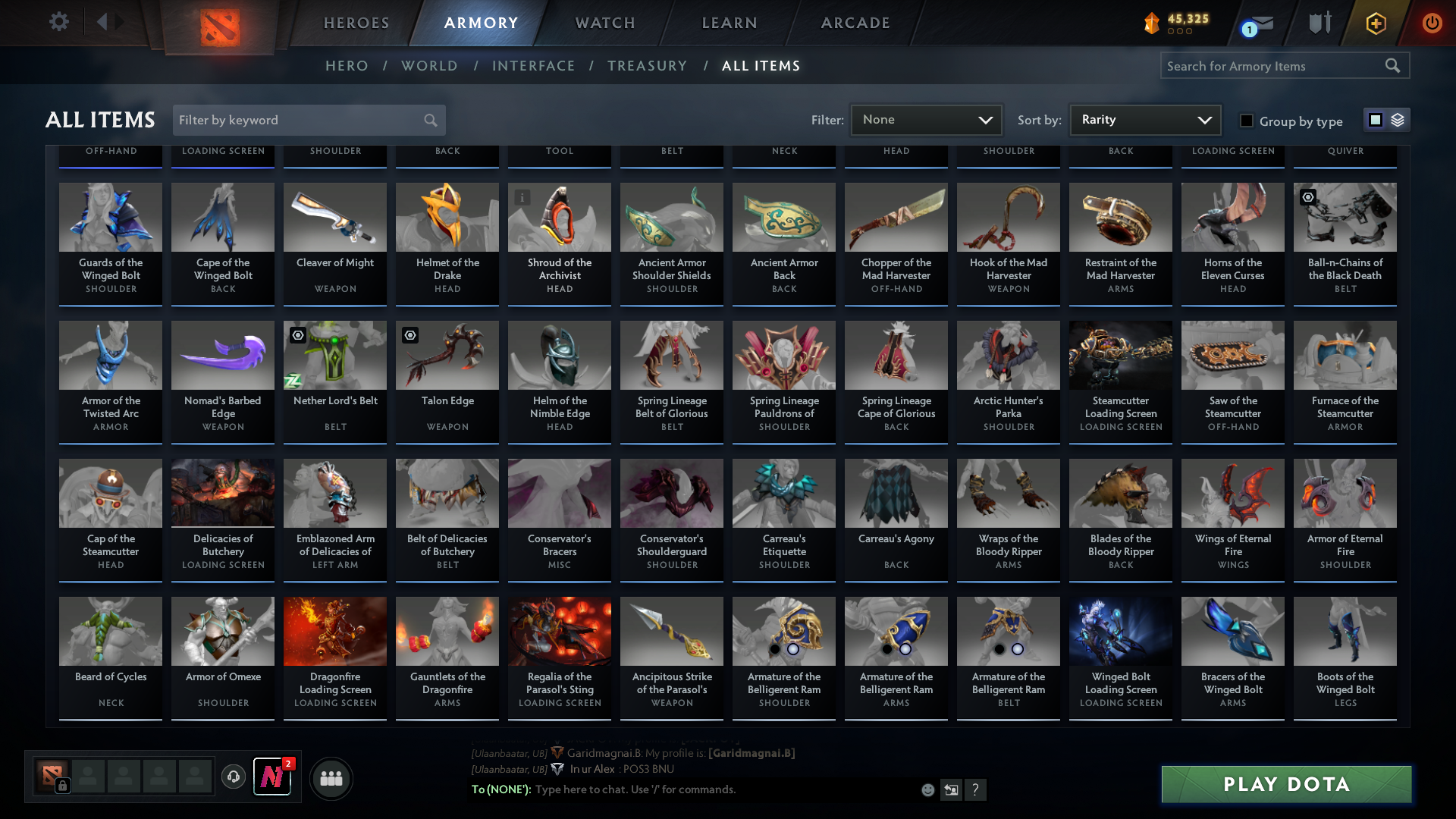Click the armory shield and sword icon
The width and height of the screenshot is (1456, 819).
click(1319, 23)
